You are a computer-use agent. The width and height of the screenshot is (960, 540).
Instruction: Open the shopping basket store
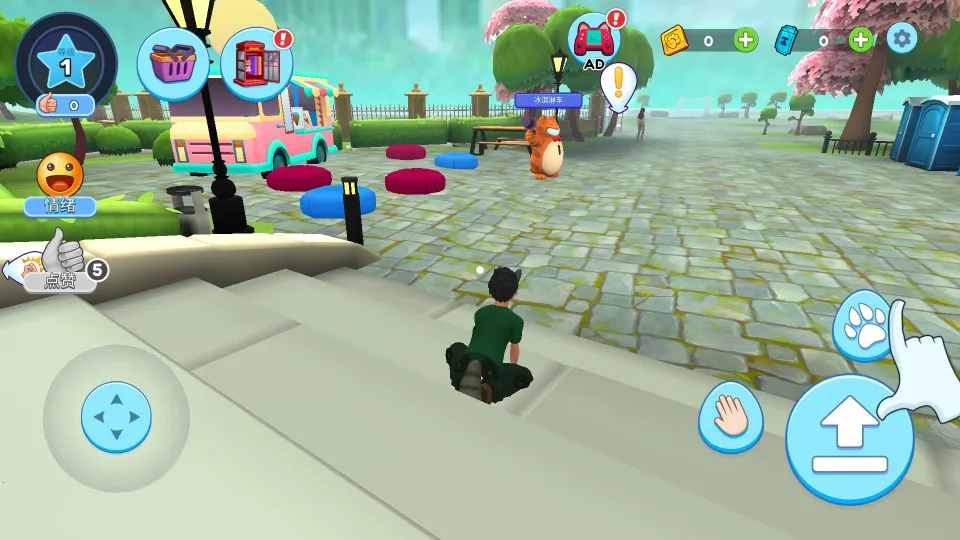click(173, 64)
